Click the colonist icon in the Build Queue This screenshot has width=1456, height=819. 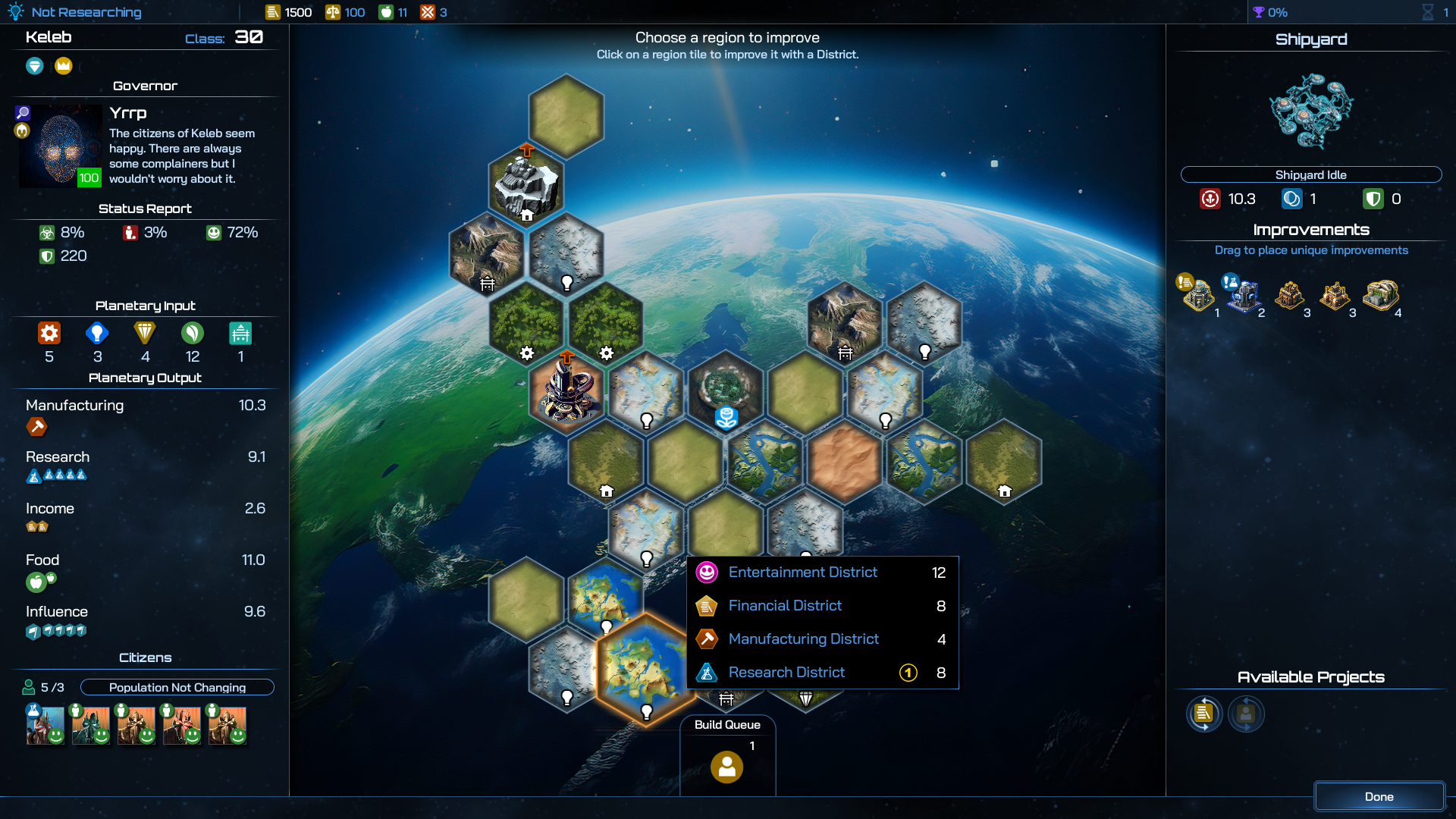[727, 767]
